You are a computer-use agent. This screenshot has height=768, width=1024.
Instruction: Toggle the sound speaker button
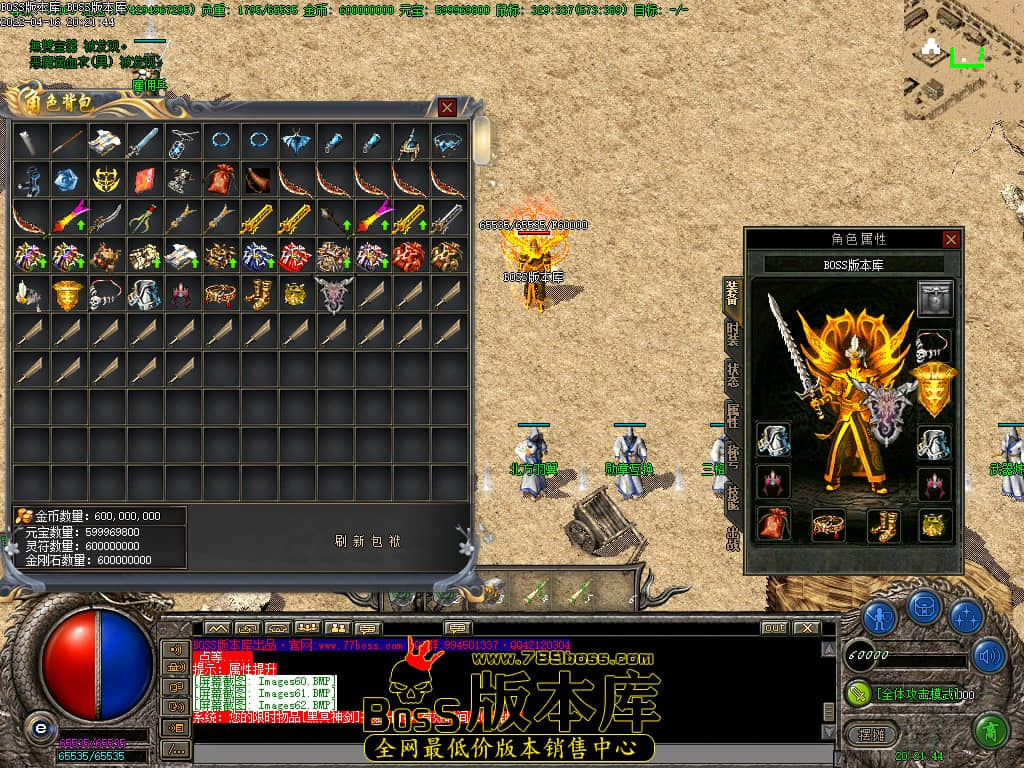tap(989, 656)
